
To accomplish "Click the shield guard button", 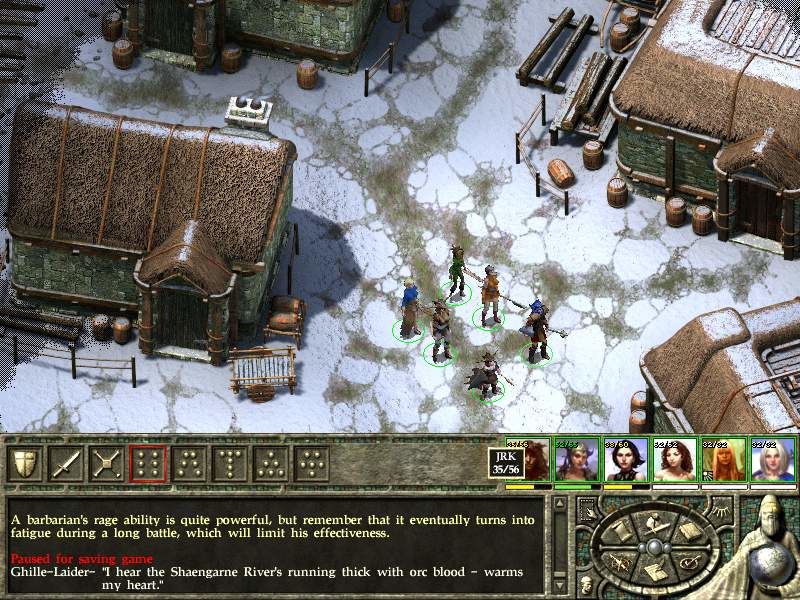I will tap(25, 463).
